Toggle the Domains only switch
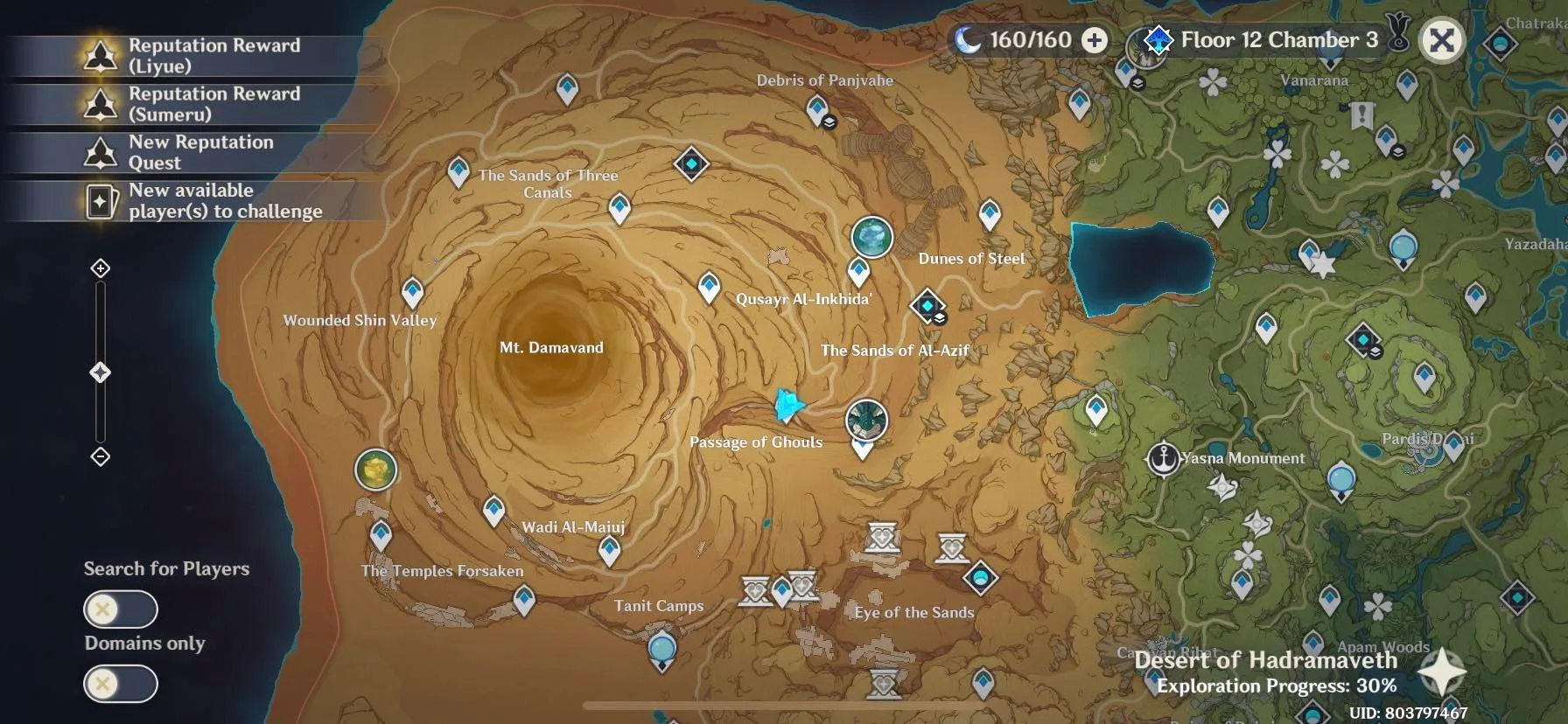The width and height of the screenshot is (1568, 724). point(121,684)
